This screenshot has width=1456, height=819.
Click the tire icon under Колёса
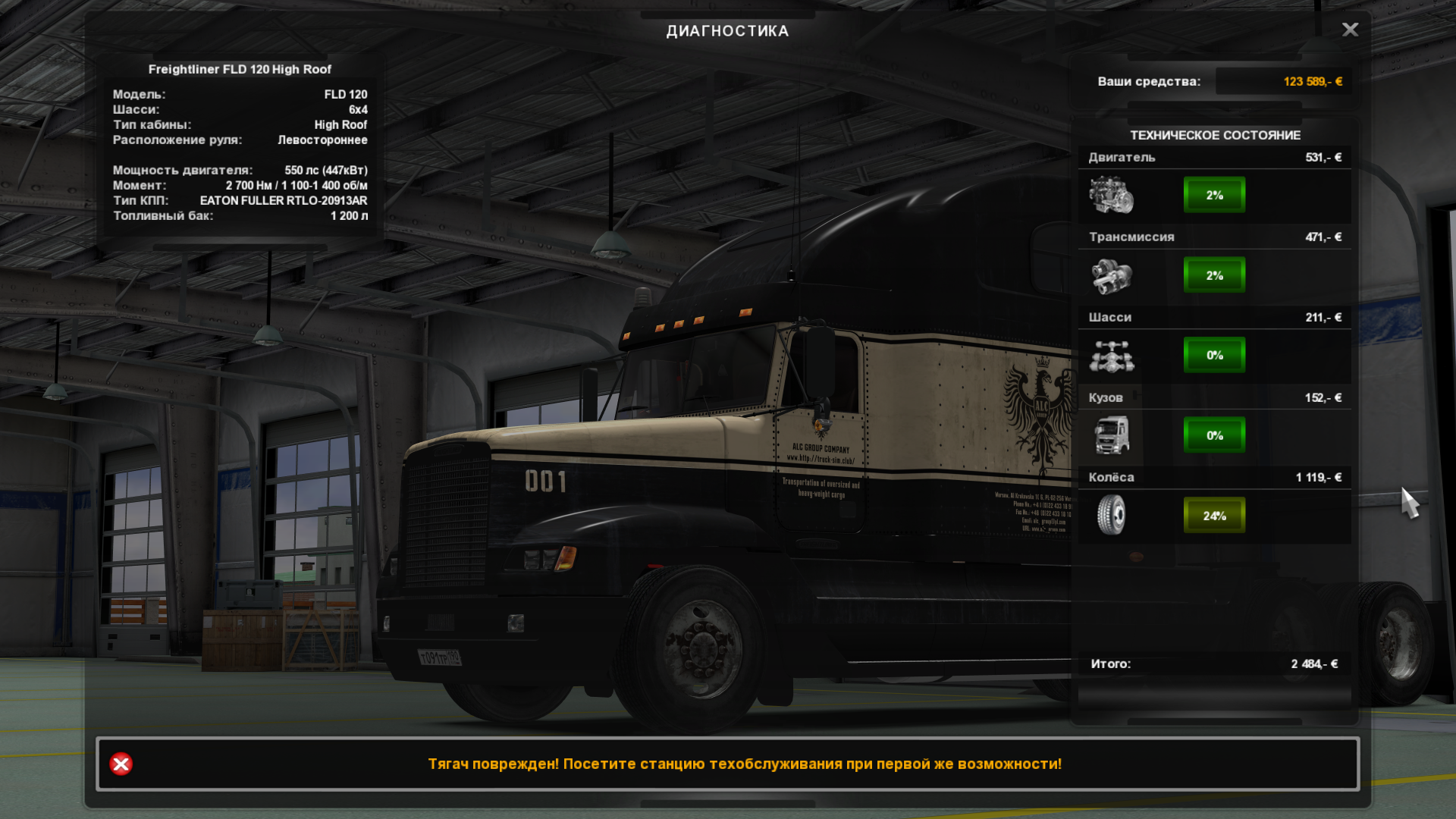click(x=1111, y=516)
